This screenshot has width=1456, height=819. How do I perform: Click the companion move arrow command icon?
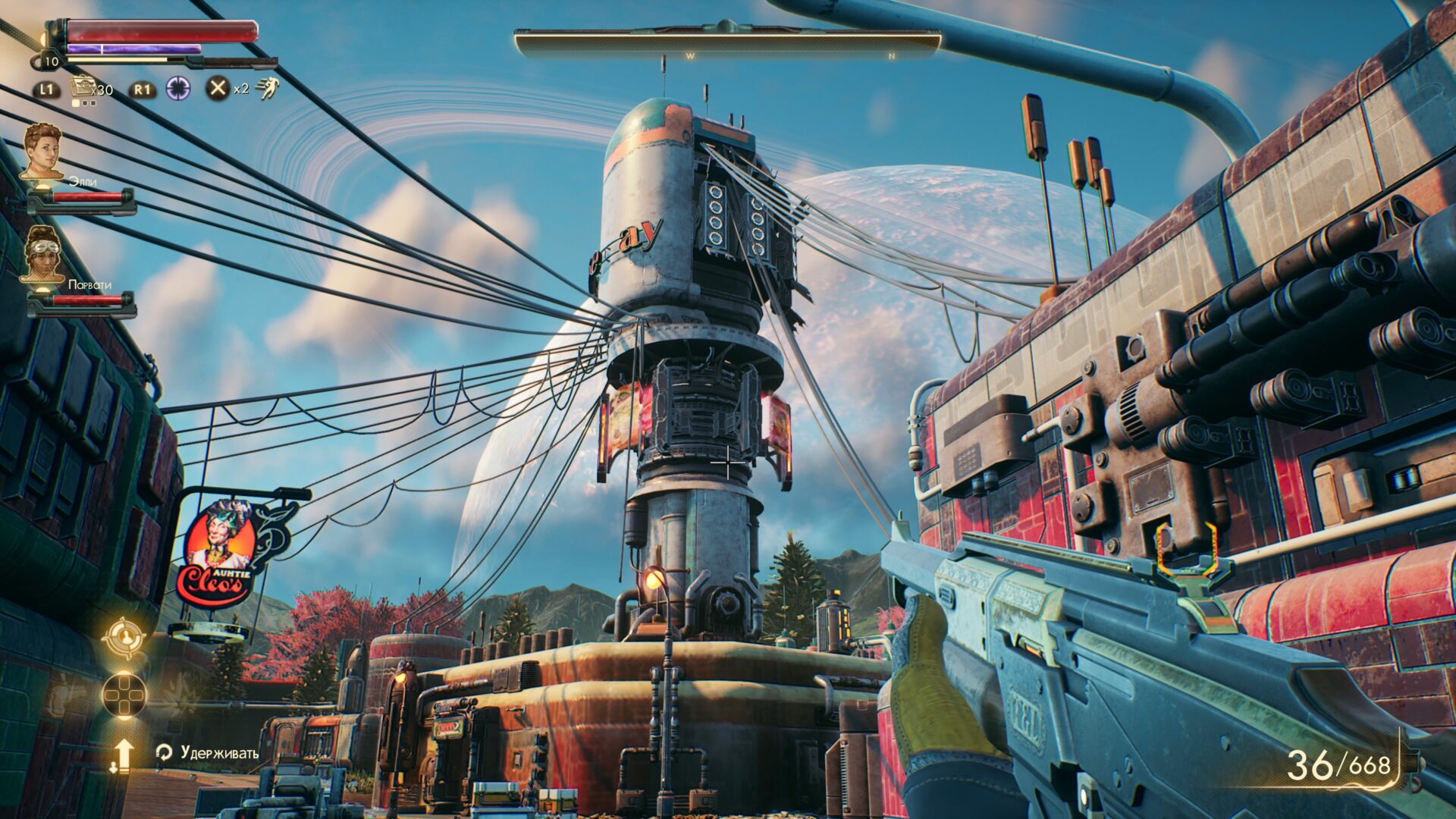(123, 755)
